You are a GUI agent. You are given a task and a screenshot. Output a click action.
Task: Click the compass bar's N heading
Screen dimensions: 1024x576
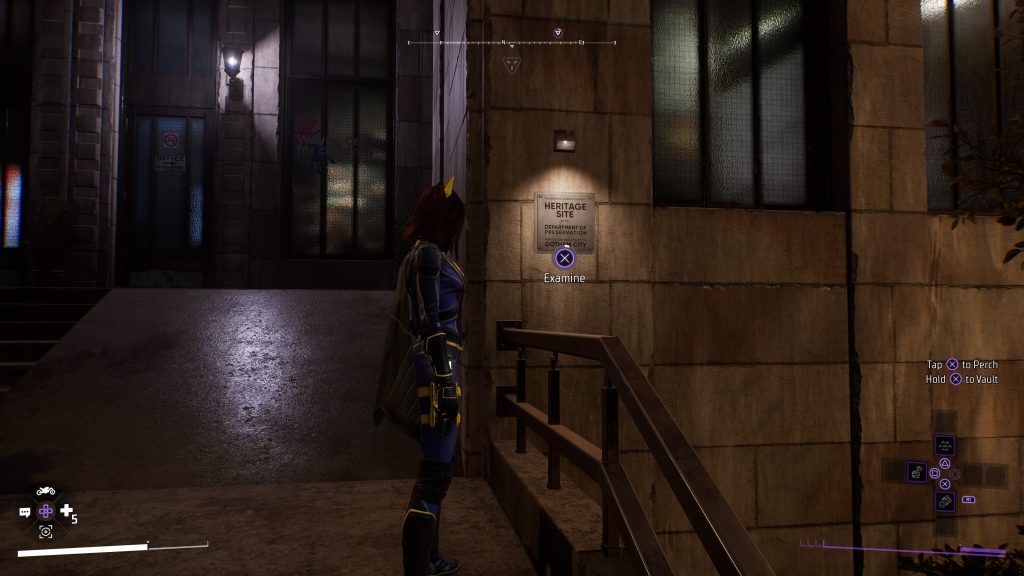[504, 43]
